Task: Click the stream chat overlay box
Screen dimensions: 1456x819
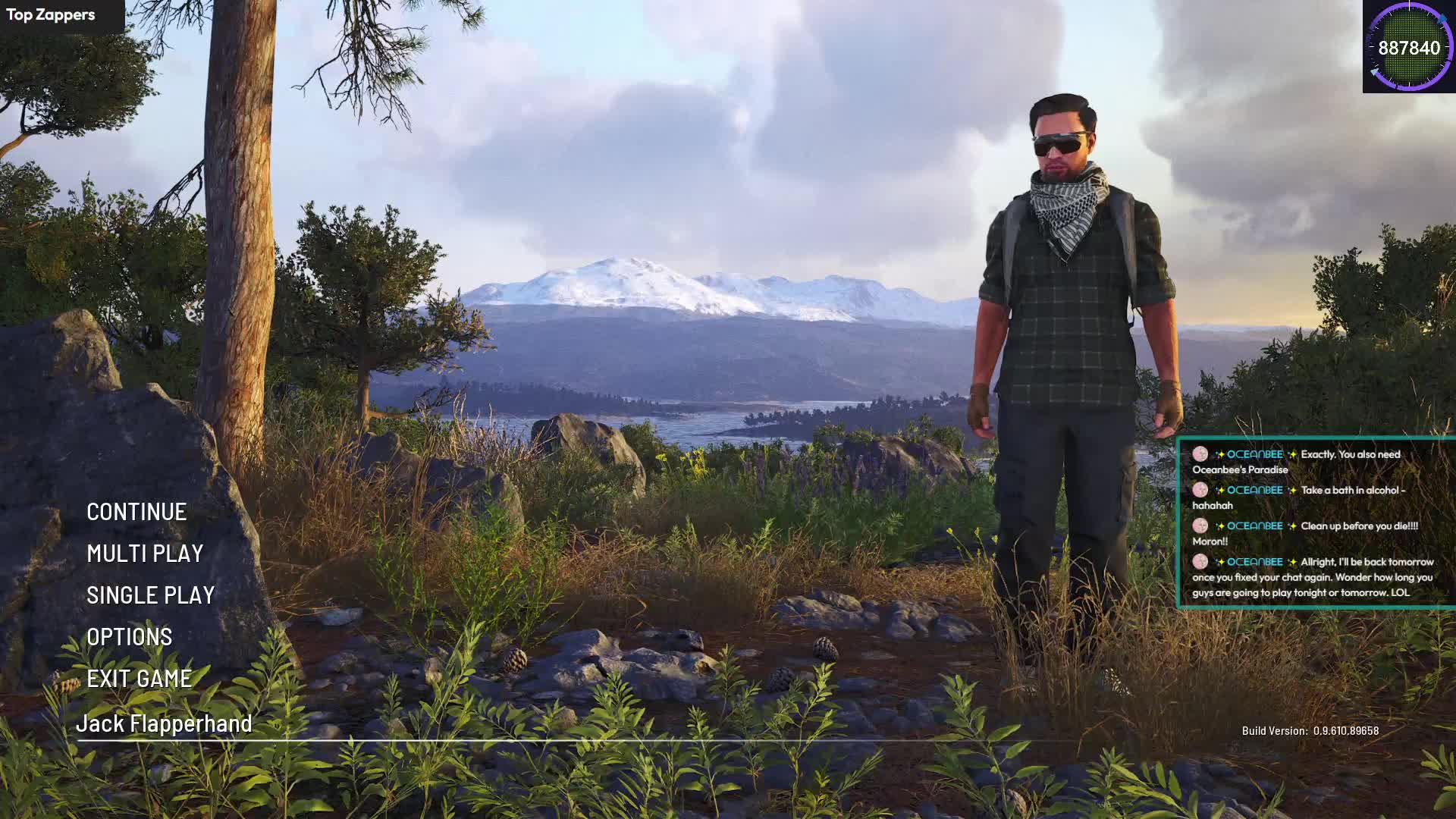Action: pos(1316,523)
